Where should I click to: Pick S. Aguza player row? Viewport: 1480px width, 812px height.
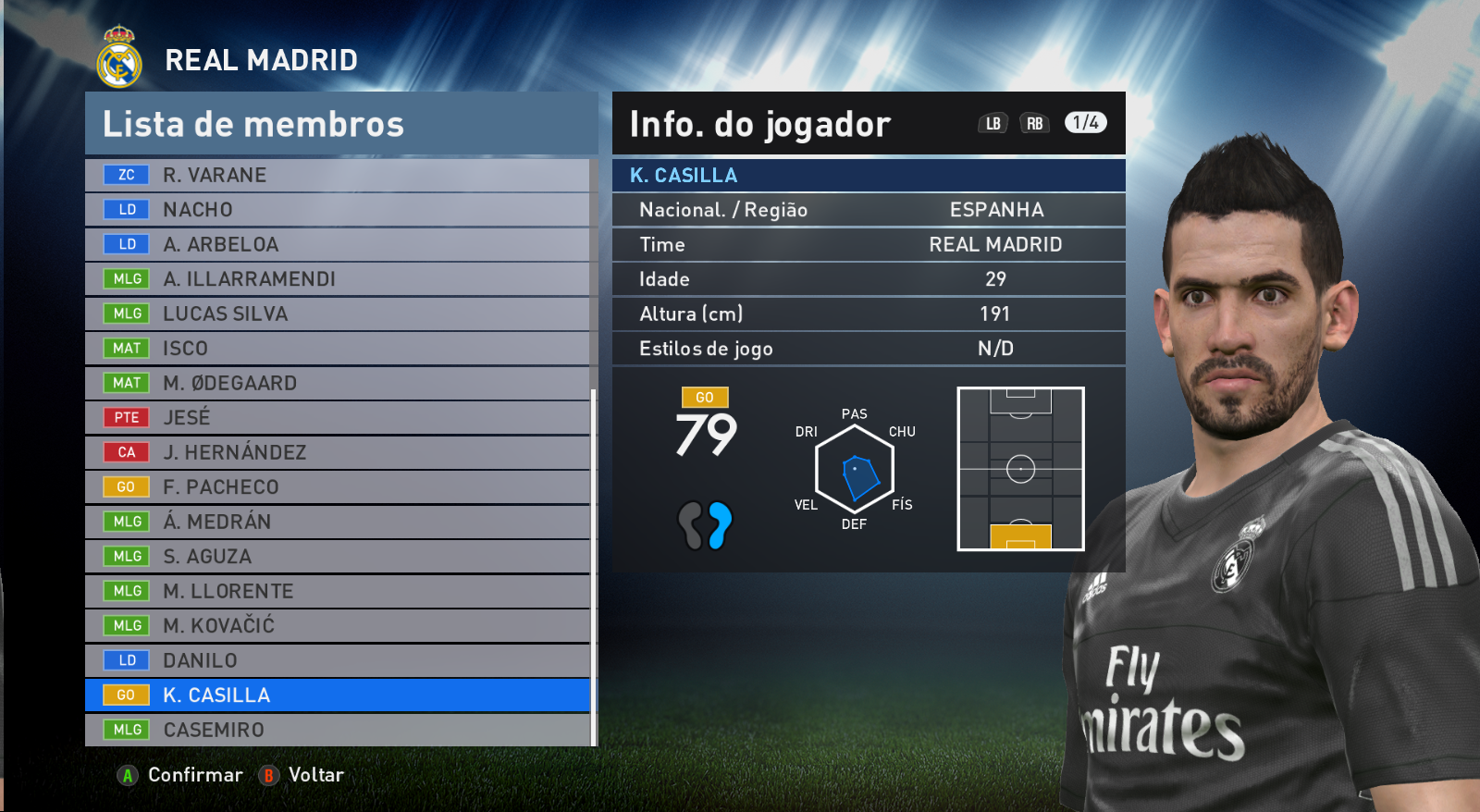pyautogui.click(x=338, y=557)
